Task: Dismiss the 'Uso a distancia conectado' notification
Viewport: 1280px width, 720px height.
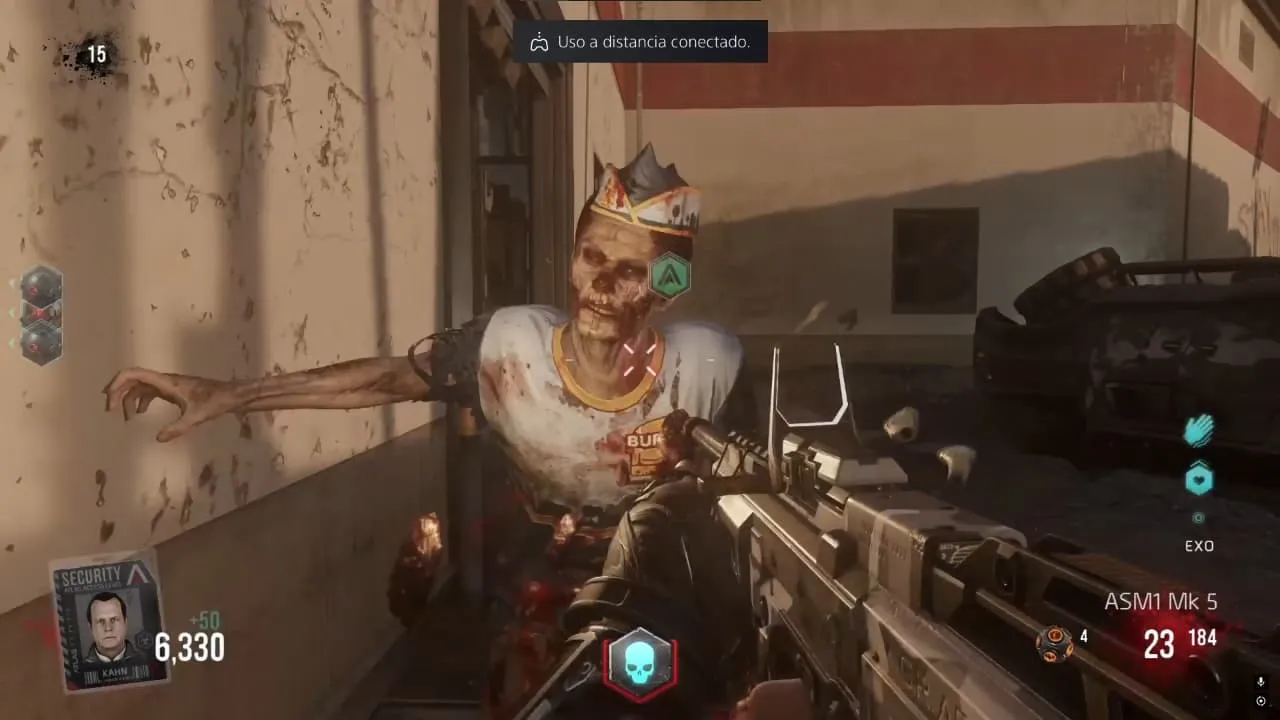Action: tap(640, 43)
